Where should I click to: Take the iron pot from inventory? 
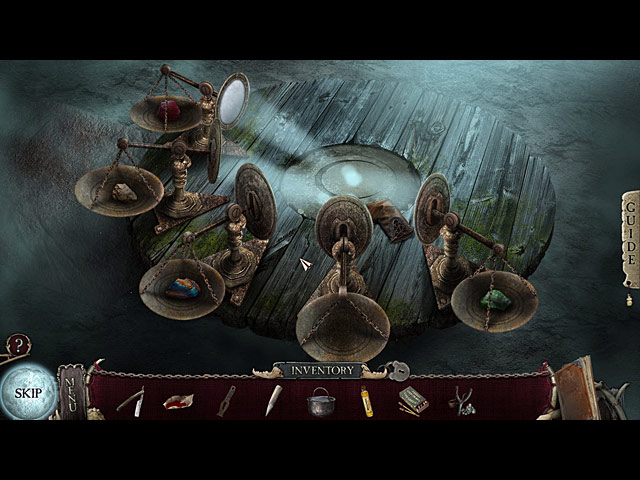[321, 402]
